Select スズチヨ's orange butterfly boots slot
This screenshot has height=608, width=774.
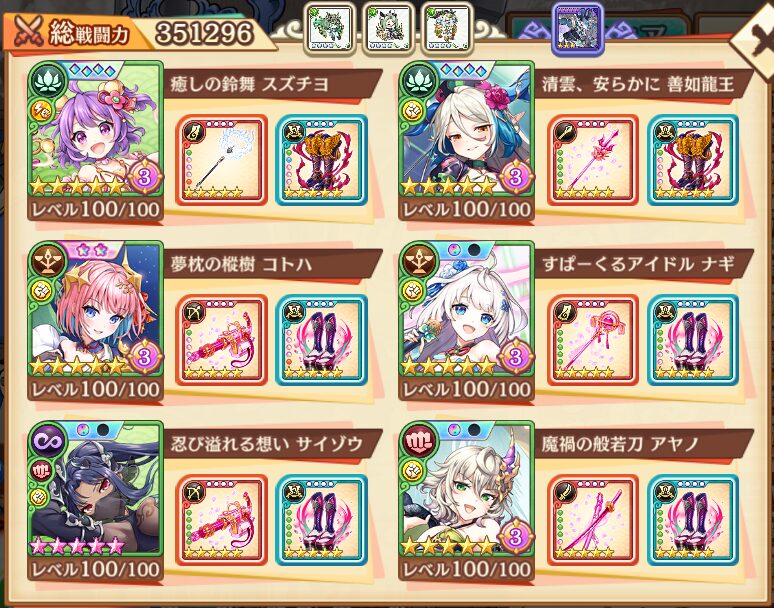[x=321, y=160]
